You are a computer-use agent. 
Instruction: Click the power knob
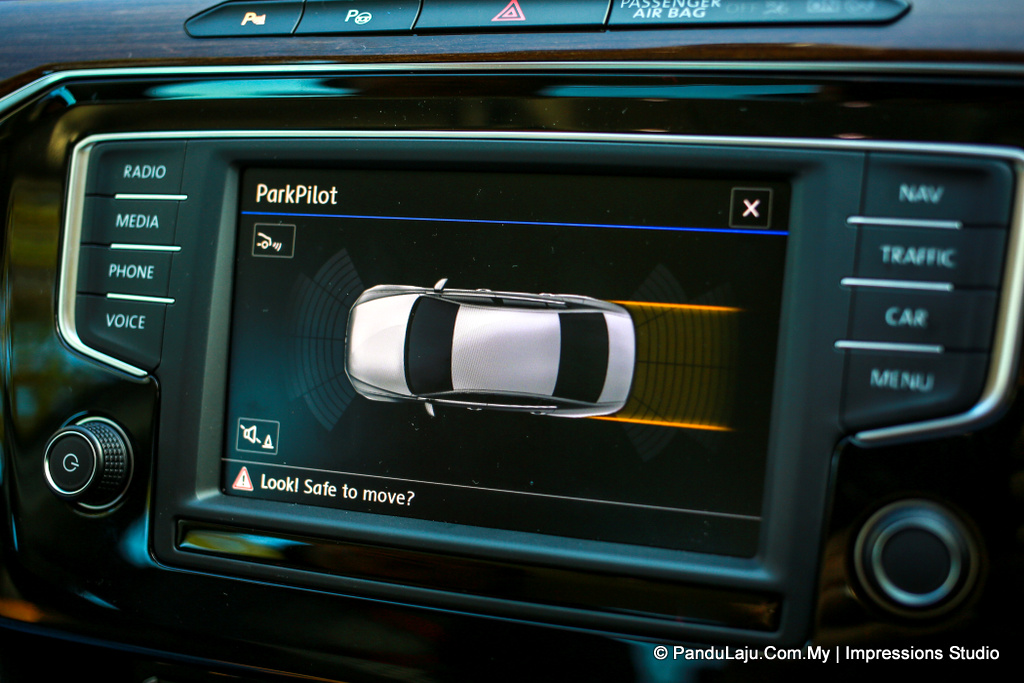86,463
